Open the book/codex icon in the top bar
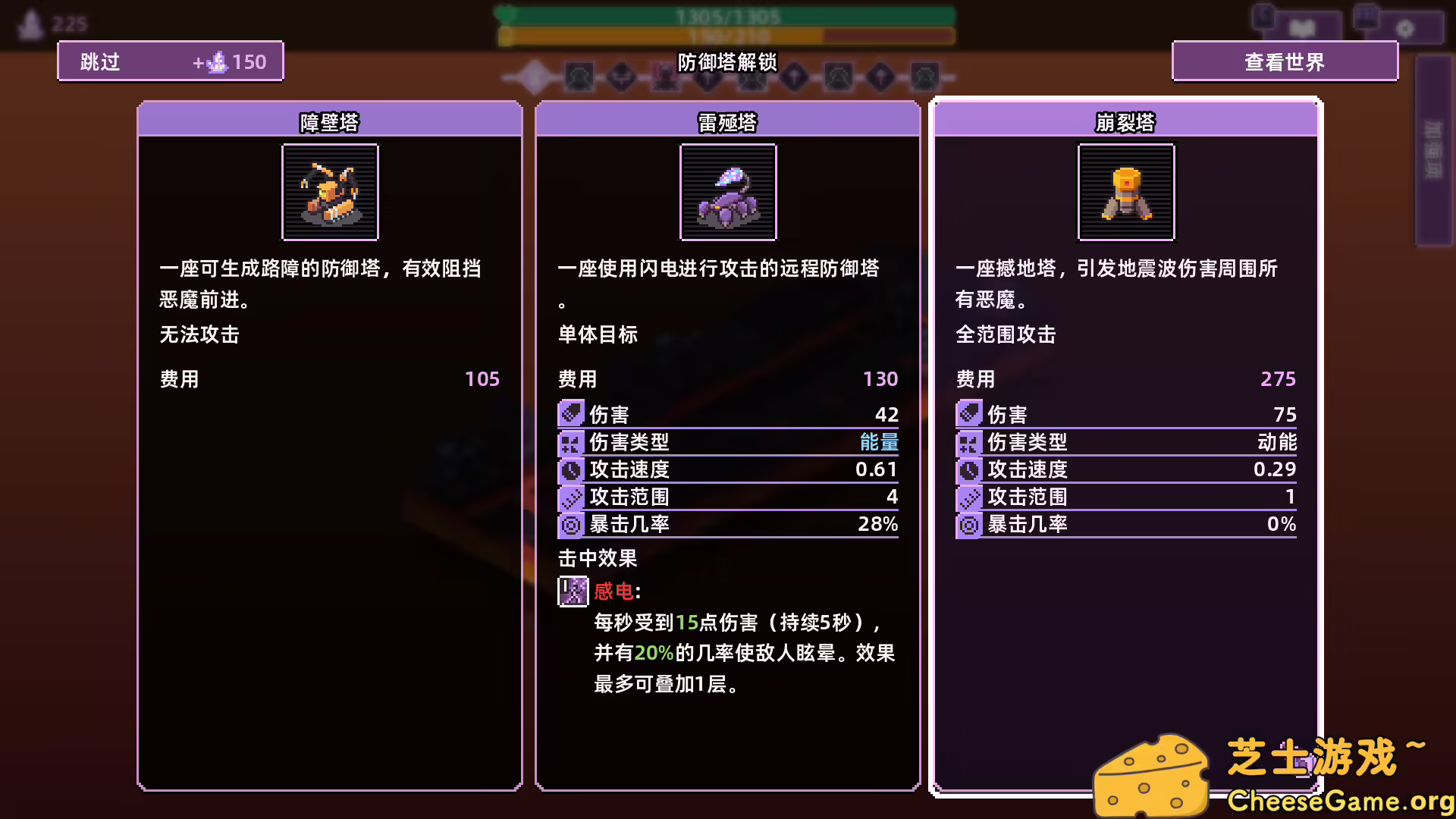1456x819 pixels. (x=1301, y=29)
